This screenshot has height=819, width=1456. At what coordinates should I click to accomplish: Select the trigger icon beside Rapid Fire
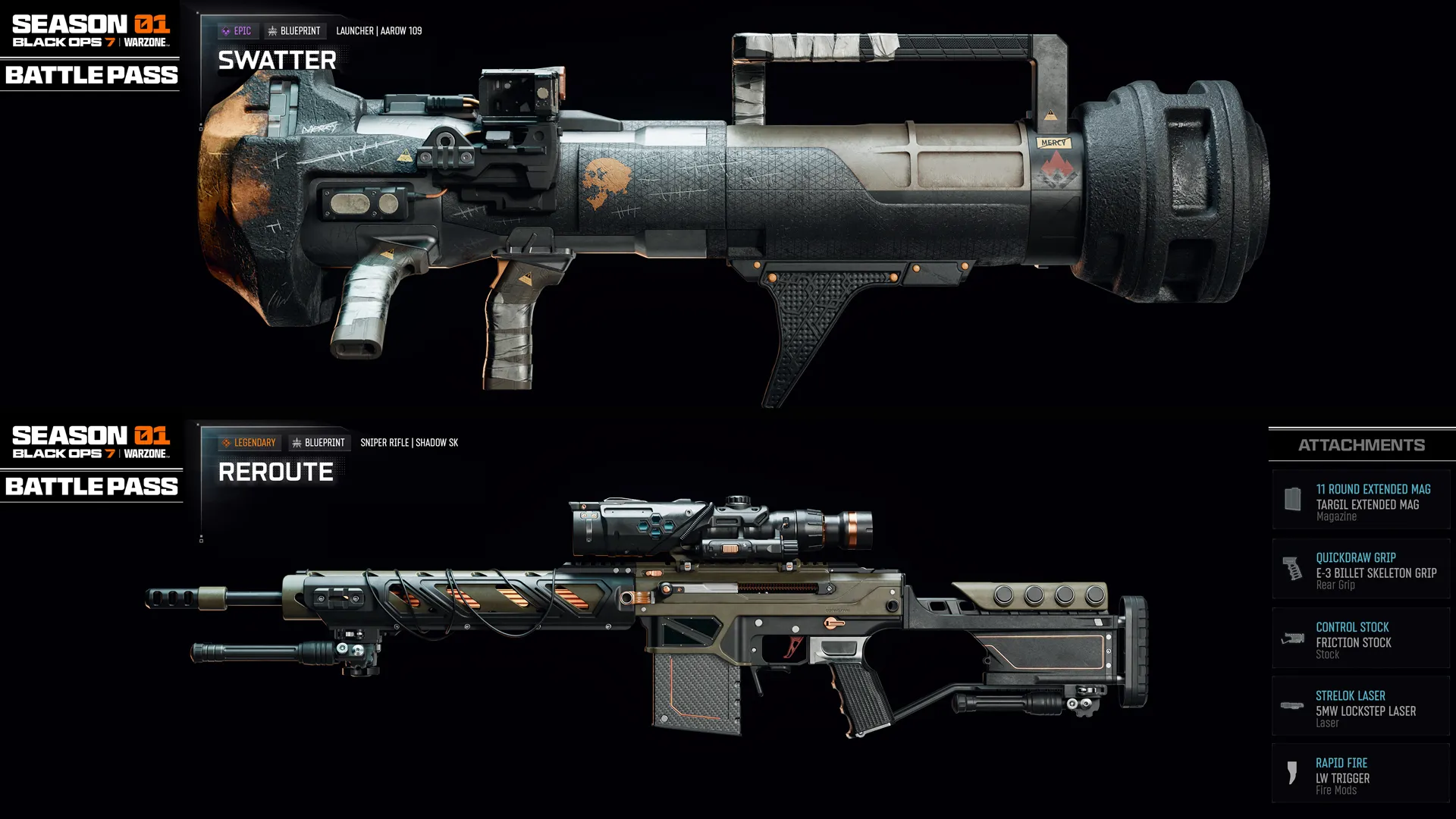tap(1294, 774)
